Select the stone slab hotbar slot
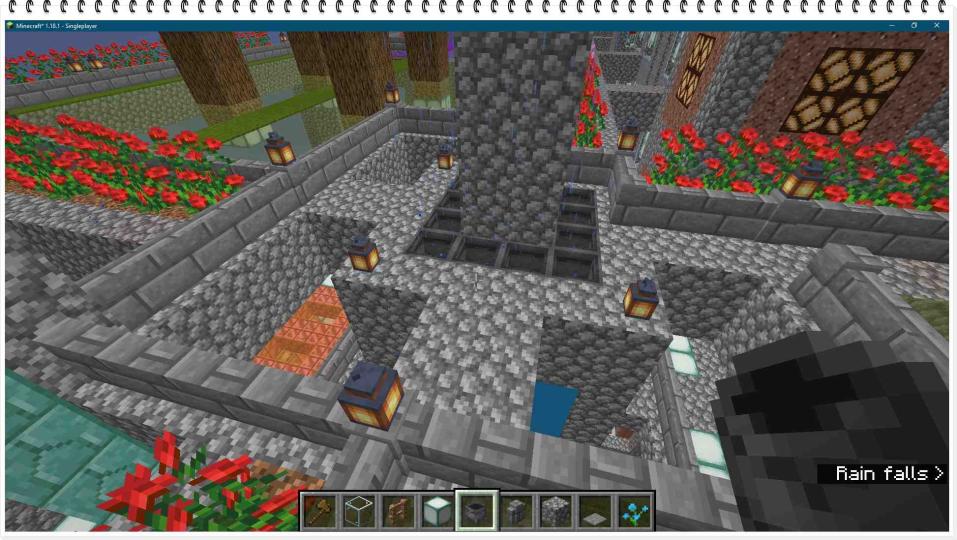The image size is (957, 540). (x=593, y=511)
